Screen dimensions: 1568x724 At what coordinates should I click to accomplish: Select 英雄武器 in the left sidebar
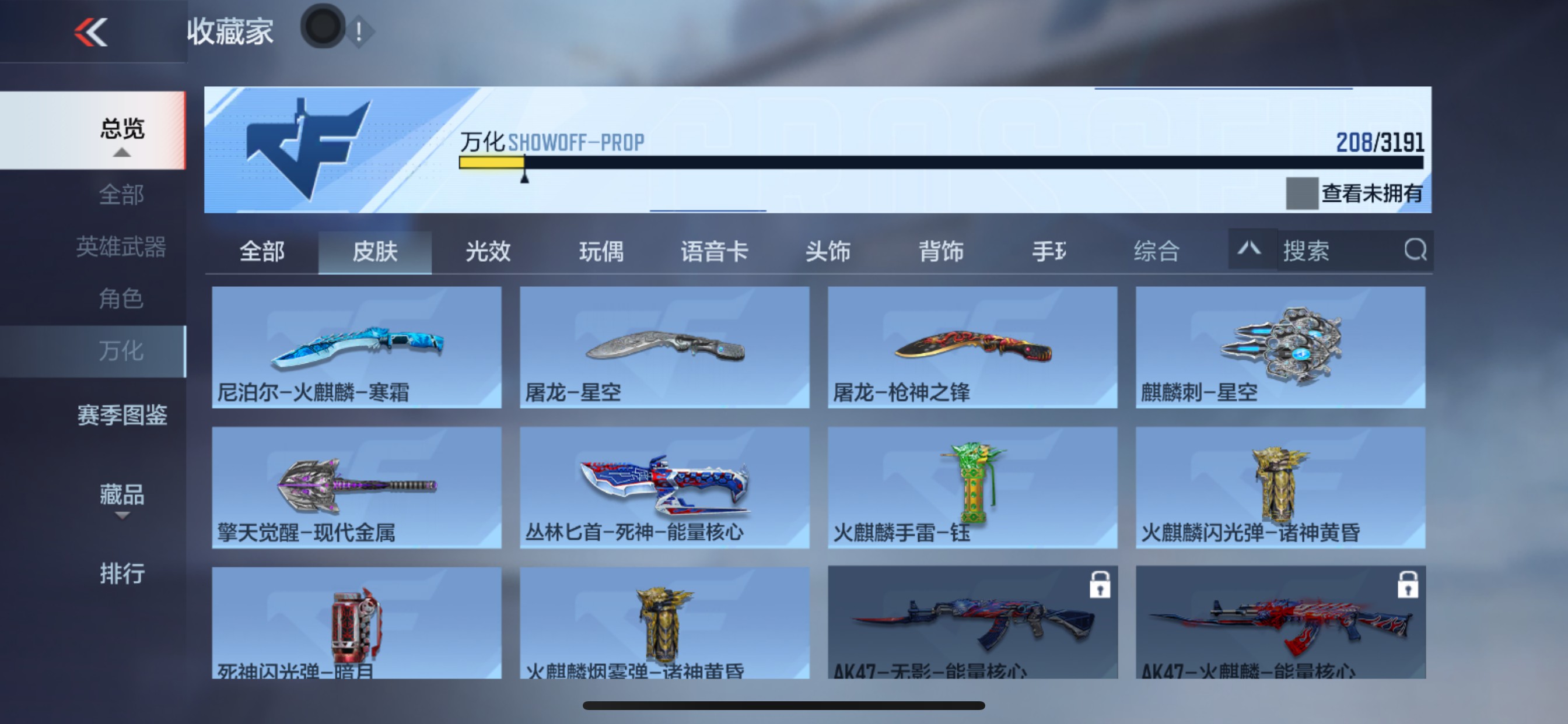(123, 247)
